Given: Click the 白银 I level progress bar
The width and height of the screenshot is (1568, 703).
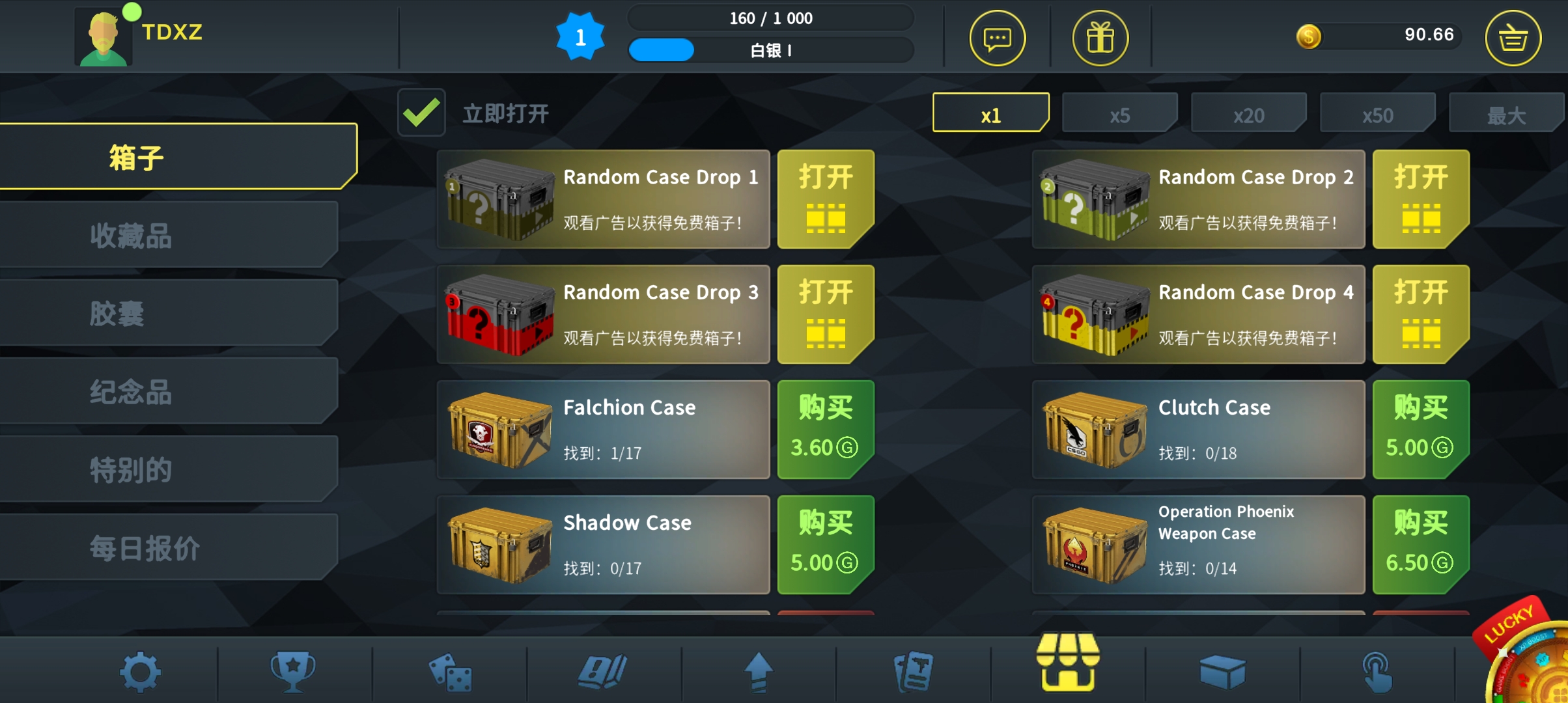Looking at the screenshot, I should click(770, 50).
